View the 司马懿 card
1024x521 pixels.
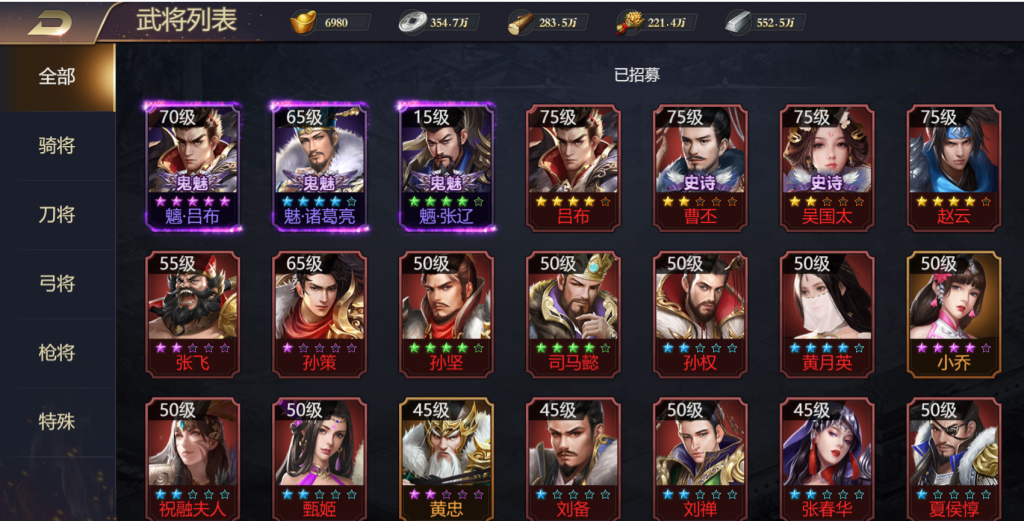click(573, 313)
